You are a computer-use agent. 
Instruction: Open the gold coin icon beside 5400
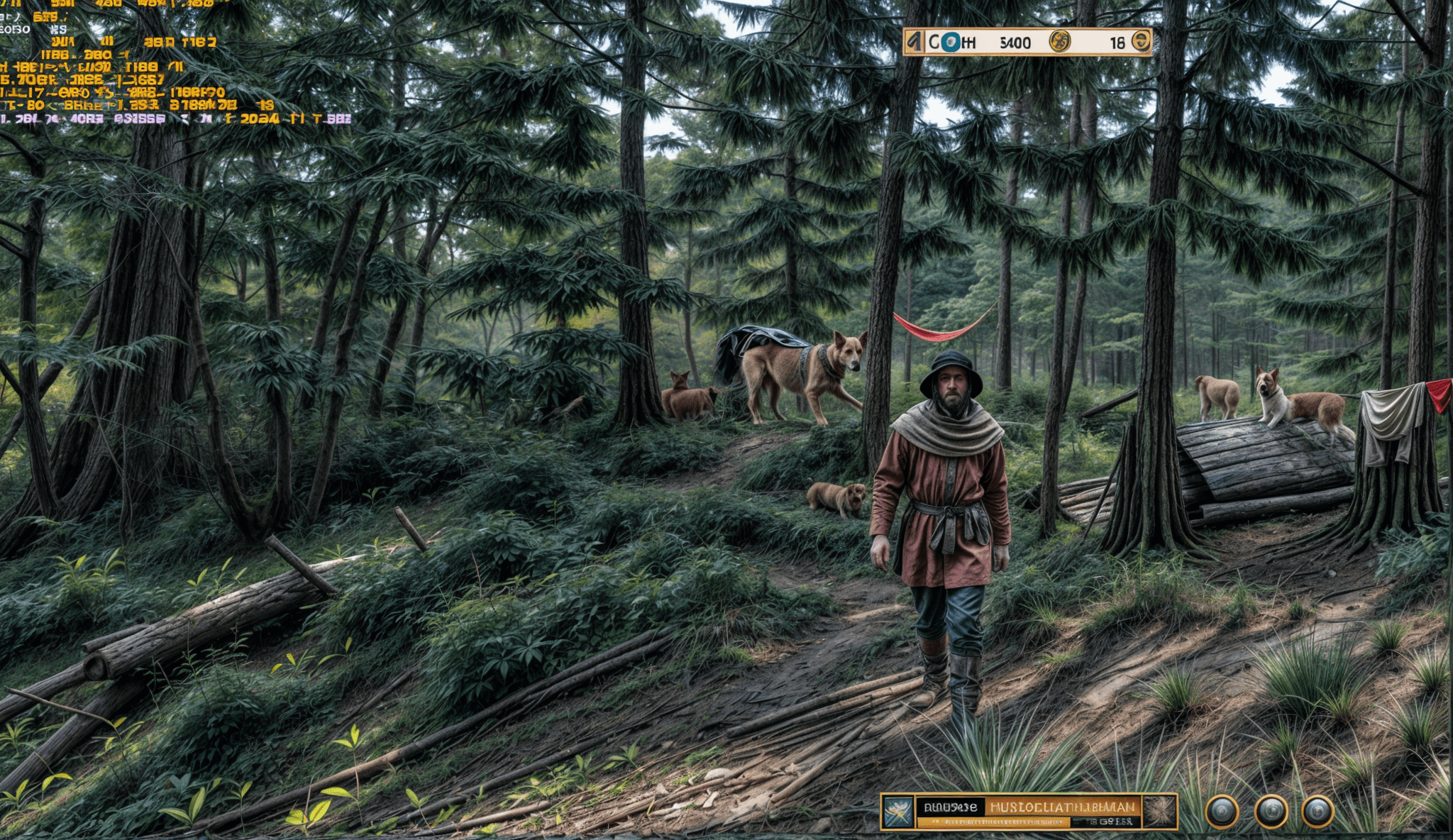pos(1059,42)
